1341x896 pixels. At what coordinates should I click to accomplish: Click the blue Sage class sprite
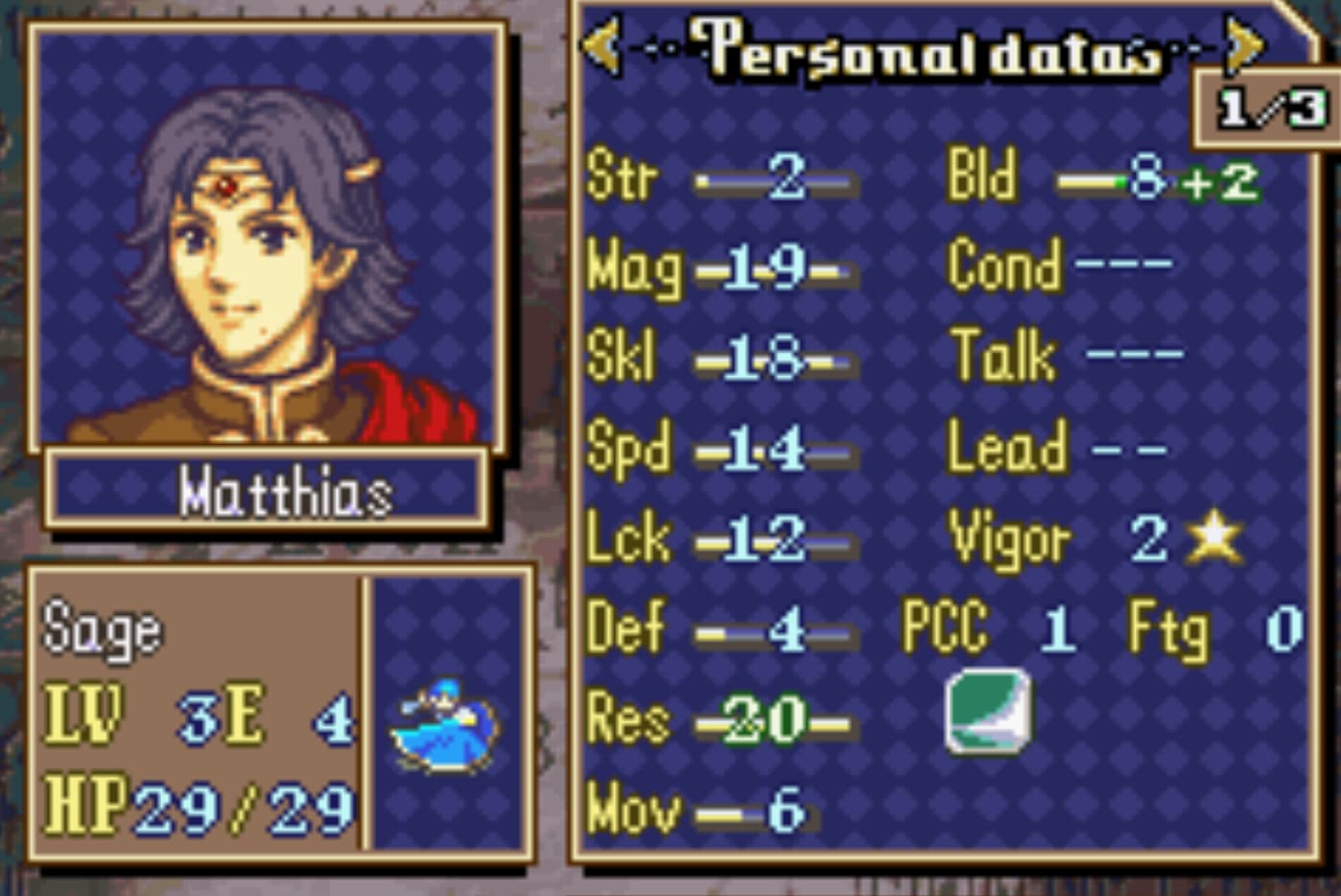(x=444, y=726)
